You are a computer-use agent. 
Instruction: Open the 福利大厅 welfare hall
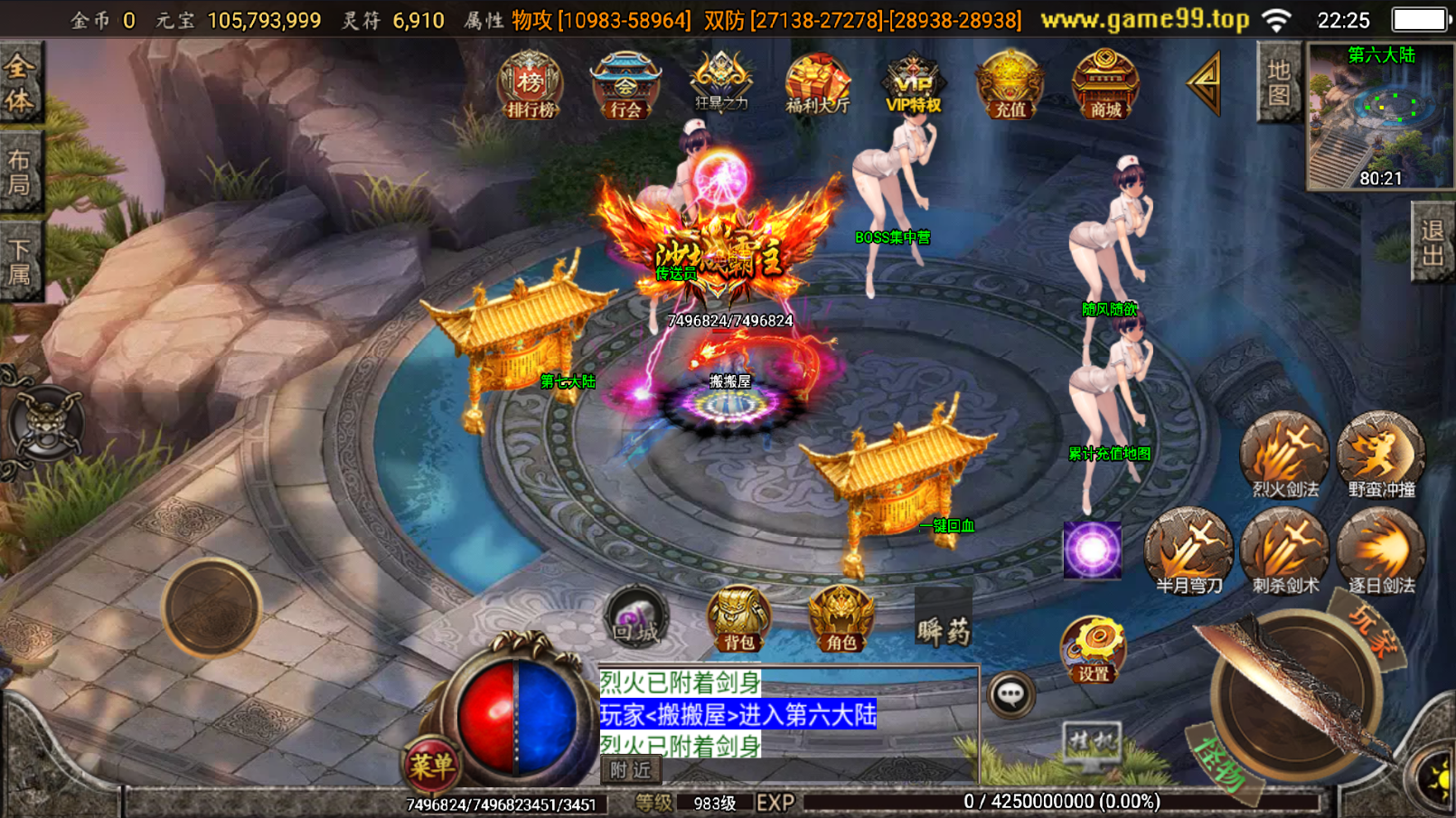pos(817,84)
